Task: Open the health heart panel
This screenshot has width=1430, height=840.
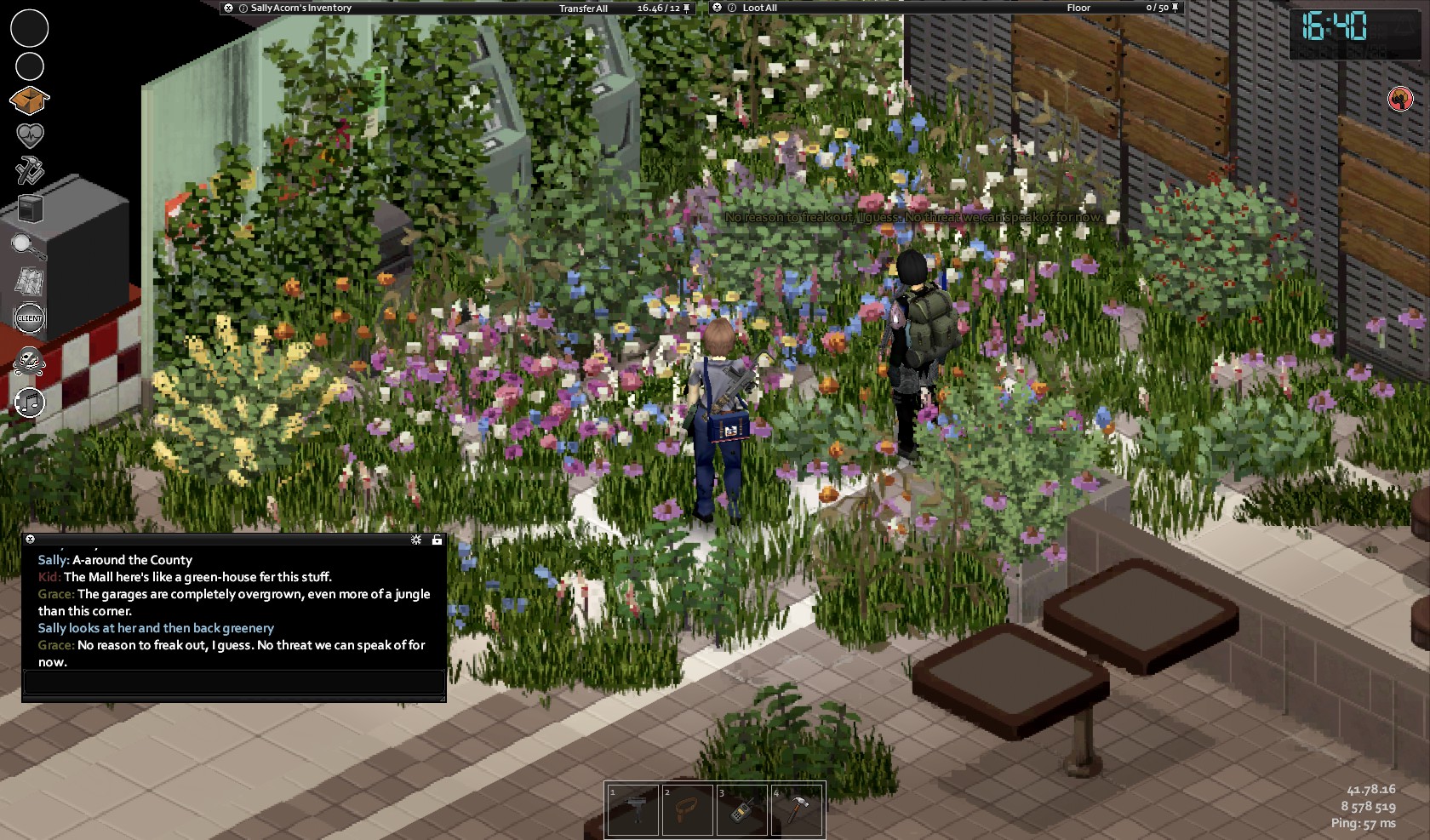Action: pyautogui.click(x=30, y=135)
